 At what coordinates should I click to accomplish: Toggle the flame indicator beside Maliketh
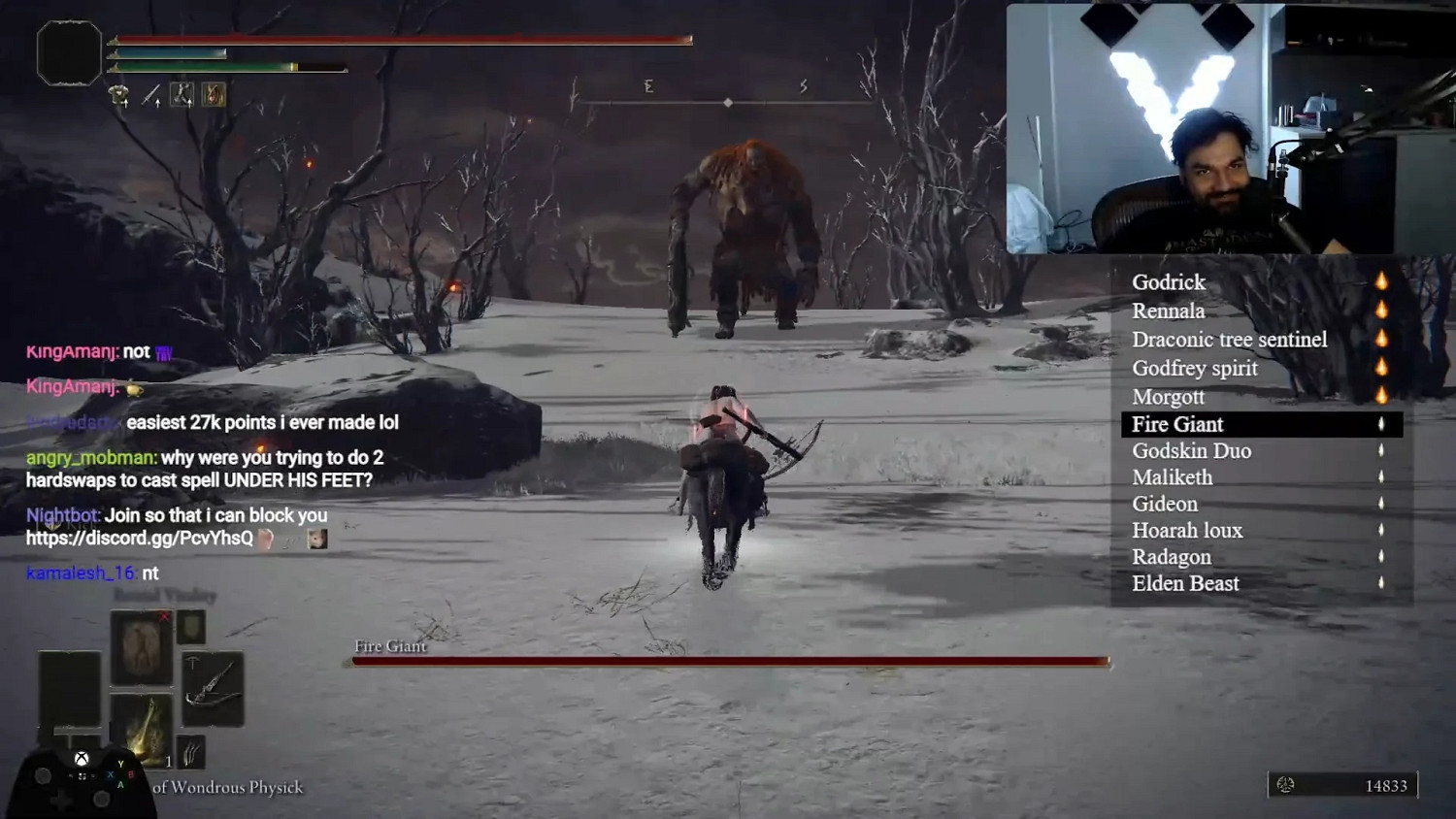coord(1382,476)
